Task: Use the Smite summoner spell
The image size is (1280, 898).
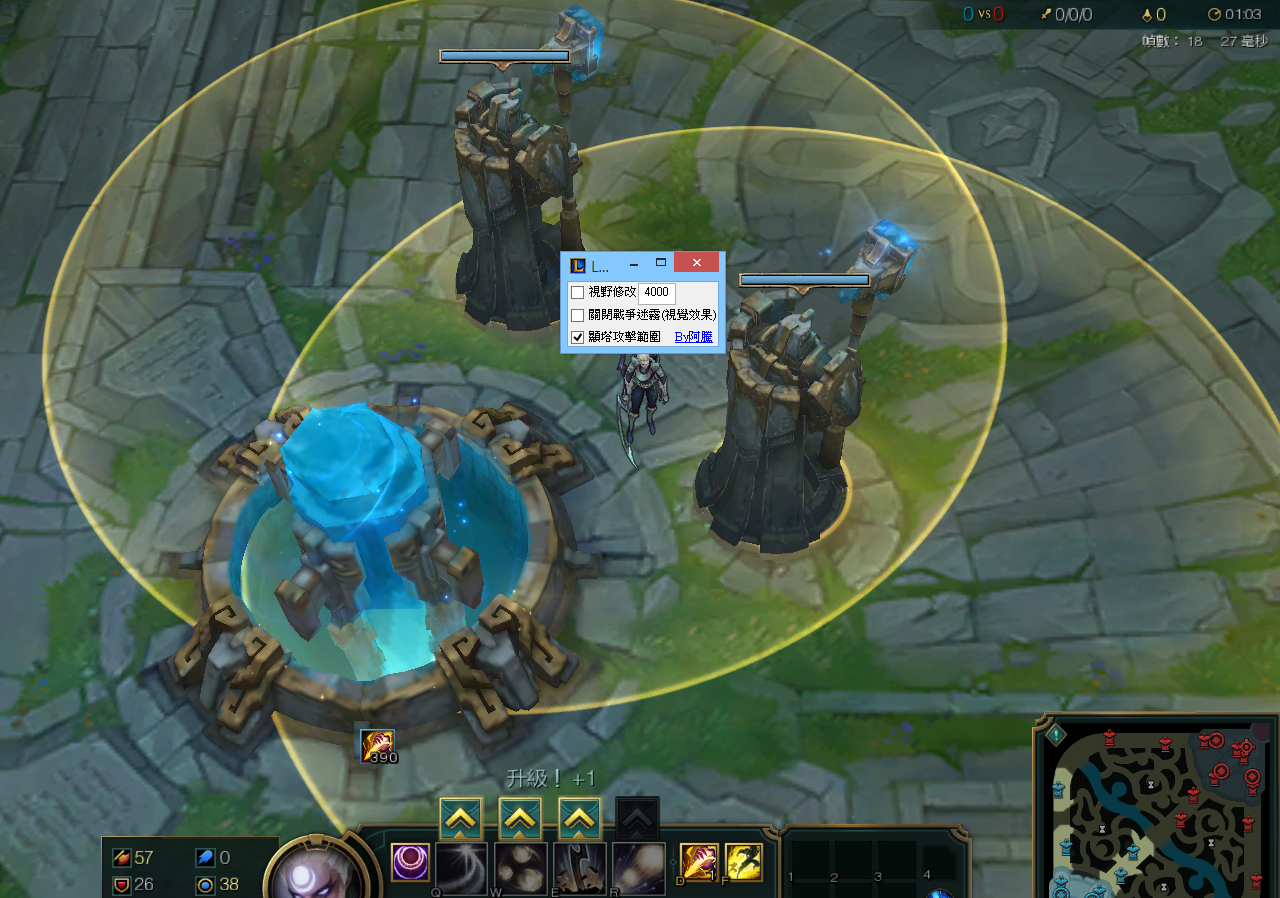Action: (x=698, y=862)
